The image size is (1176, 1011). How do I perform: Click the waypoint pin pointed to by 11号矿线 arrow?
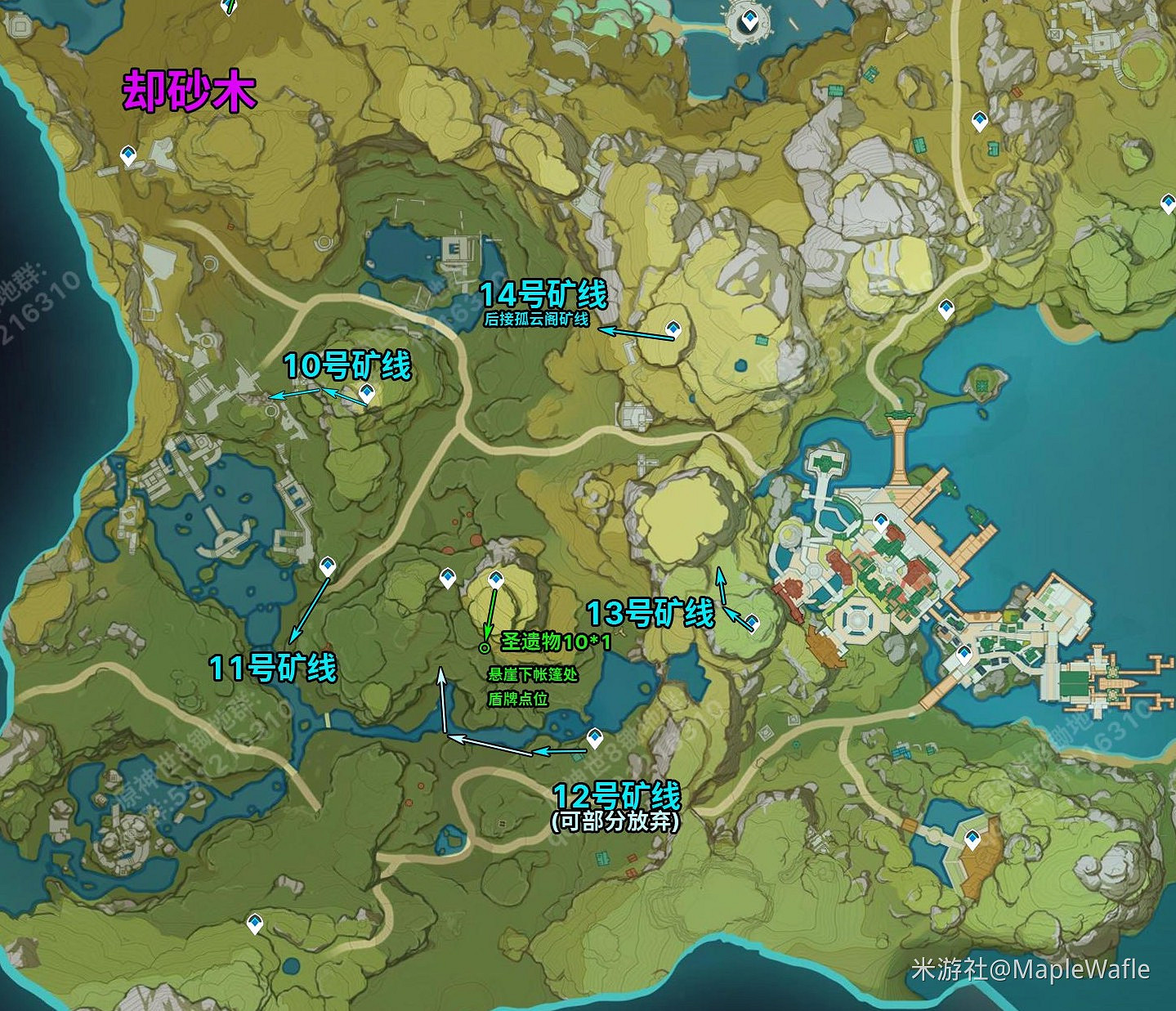pyautogui.click(x=329, y=566)
